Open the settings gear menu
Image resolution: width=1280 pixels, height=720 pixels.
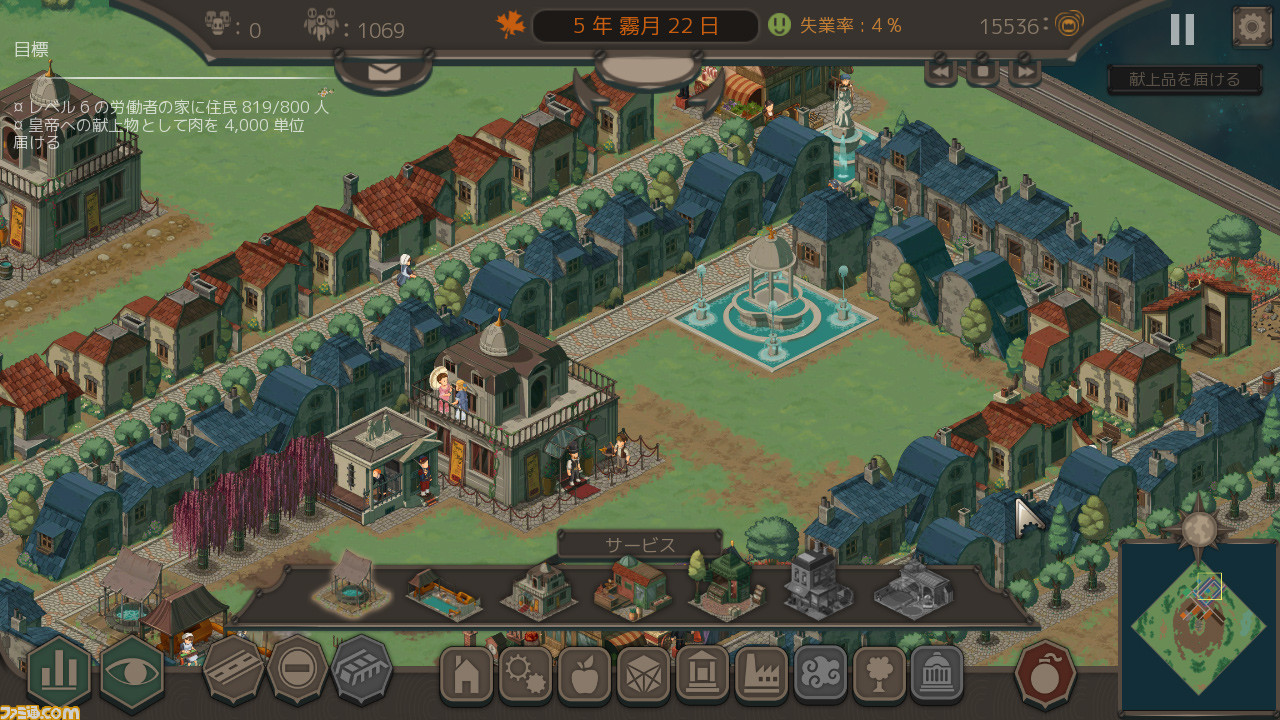pyautogui.click(x=1251, y=27)
